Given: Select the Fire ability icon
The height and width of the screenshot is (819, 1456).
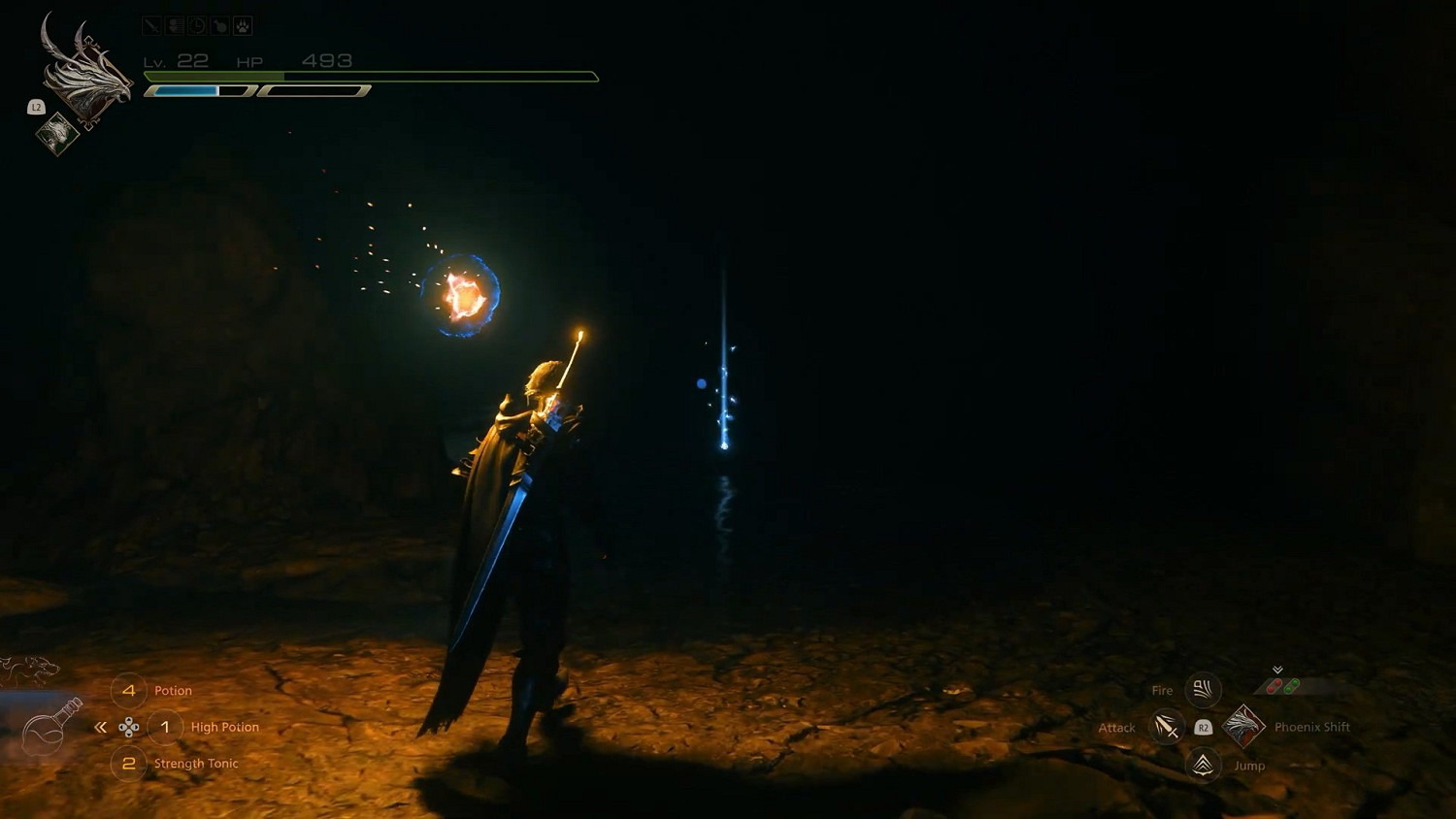Looking at the screenshot, I should pos(1202,690).
